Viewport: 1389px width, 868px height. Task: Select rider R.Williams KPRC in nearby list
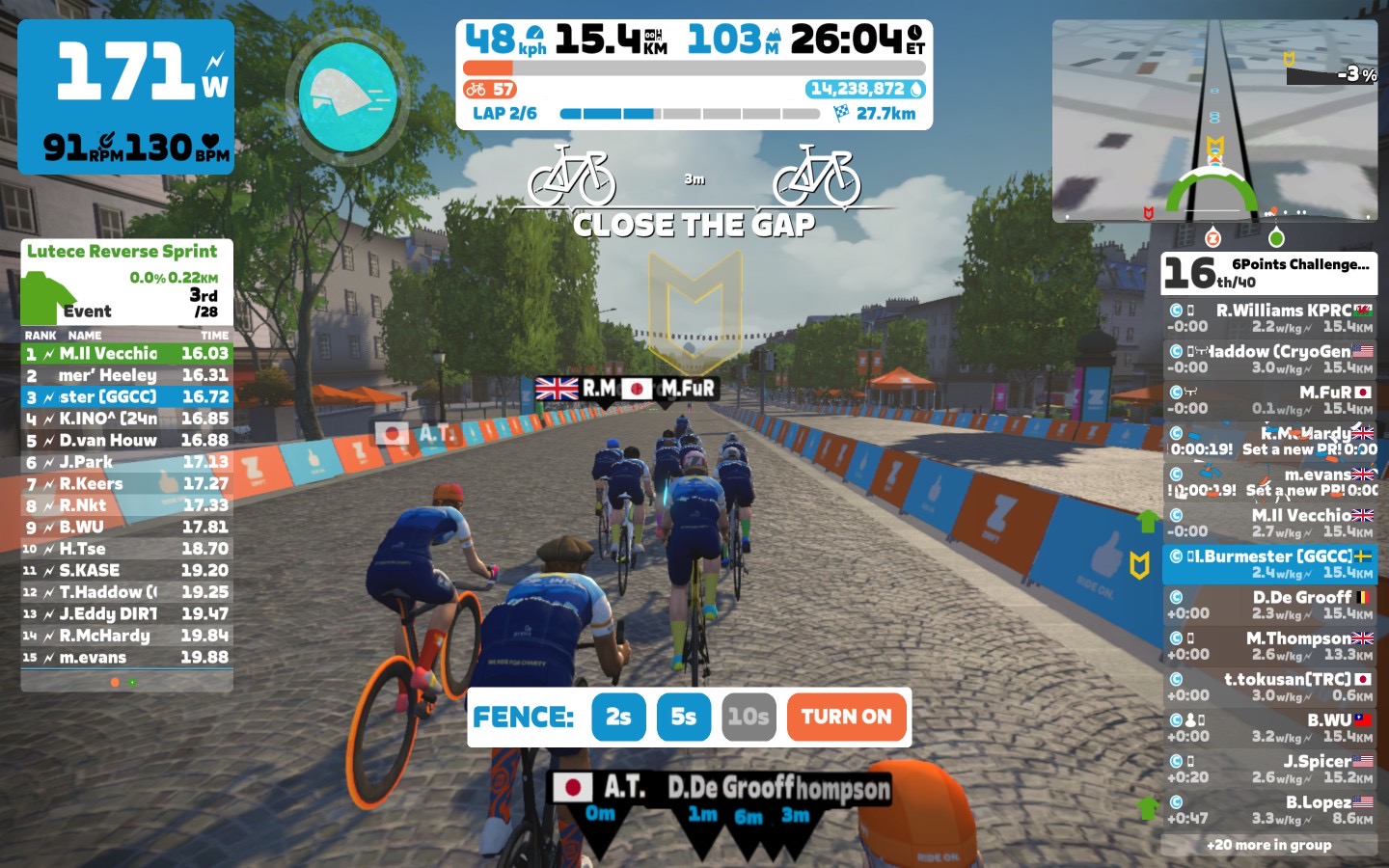pyautogui.click(x=1269, y=318)
